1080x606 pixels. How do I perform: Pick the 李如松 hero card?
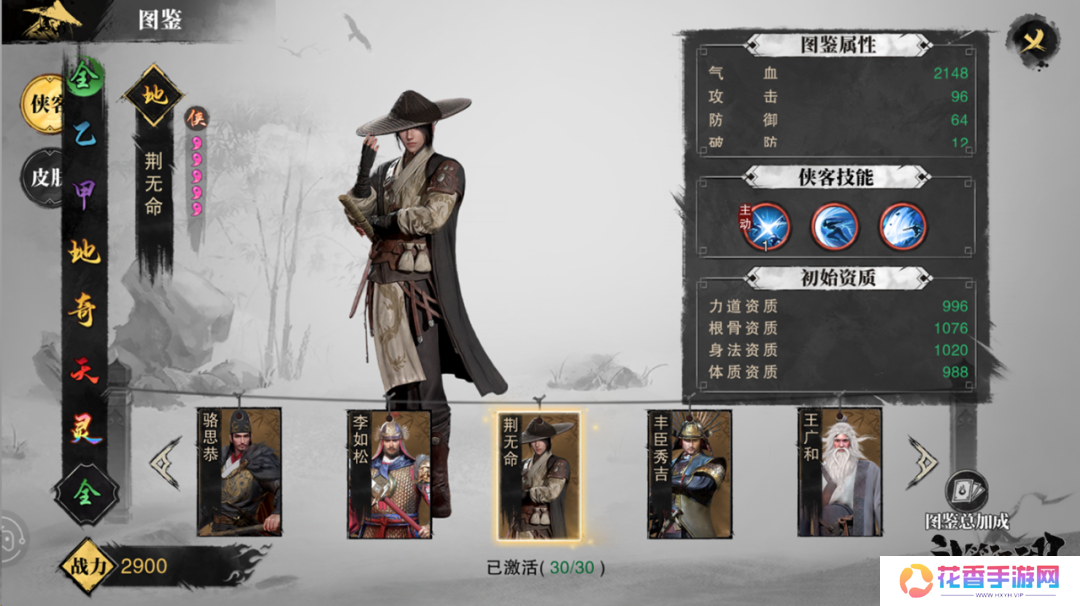(389, 473)
